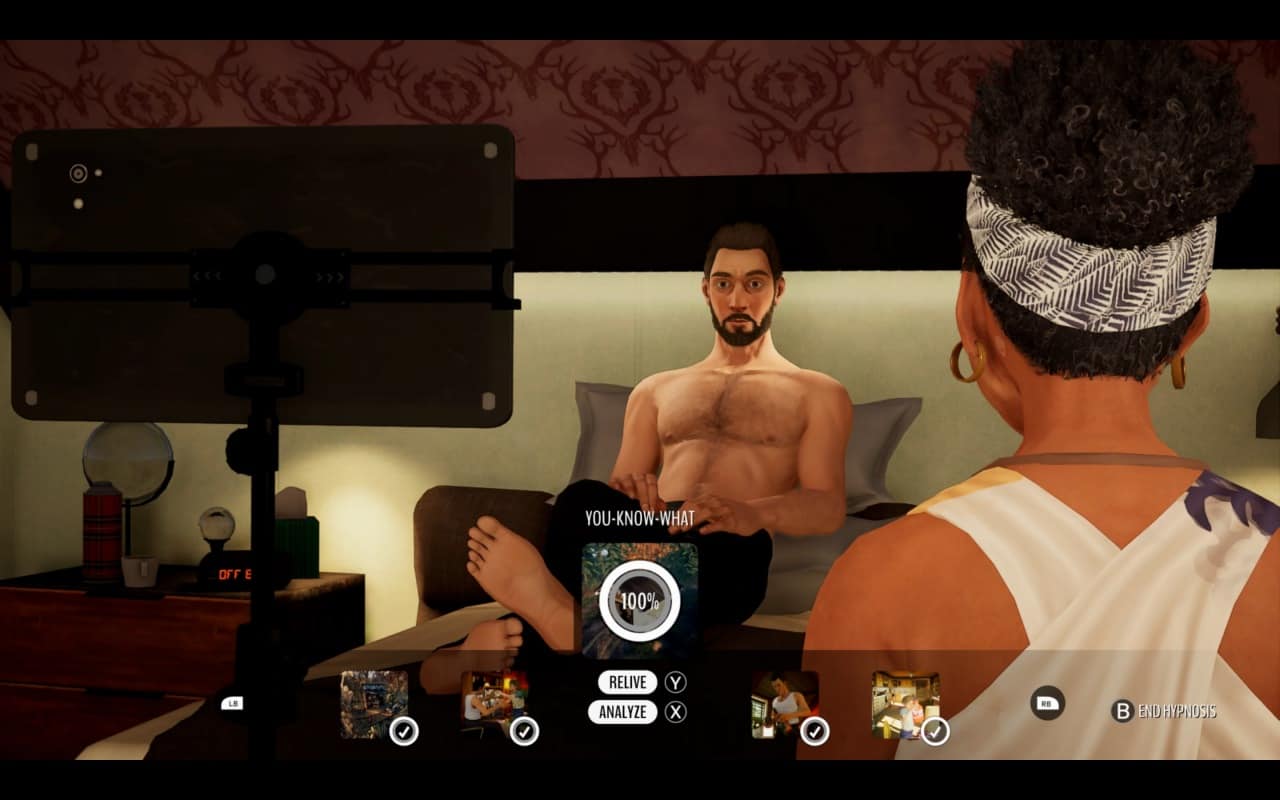The width and height of the screenshot is (1280, 800).
Task: Choose Relive for the selected memory
Action: [x=628, y=683]
